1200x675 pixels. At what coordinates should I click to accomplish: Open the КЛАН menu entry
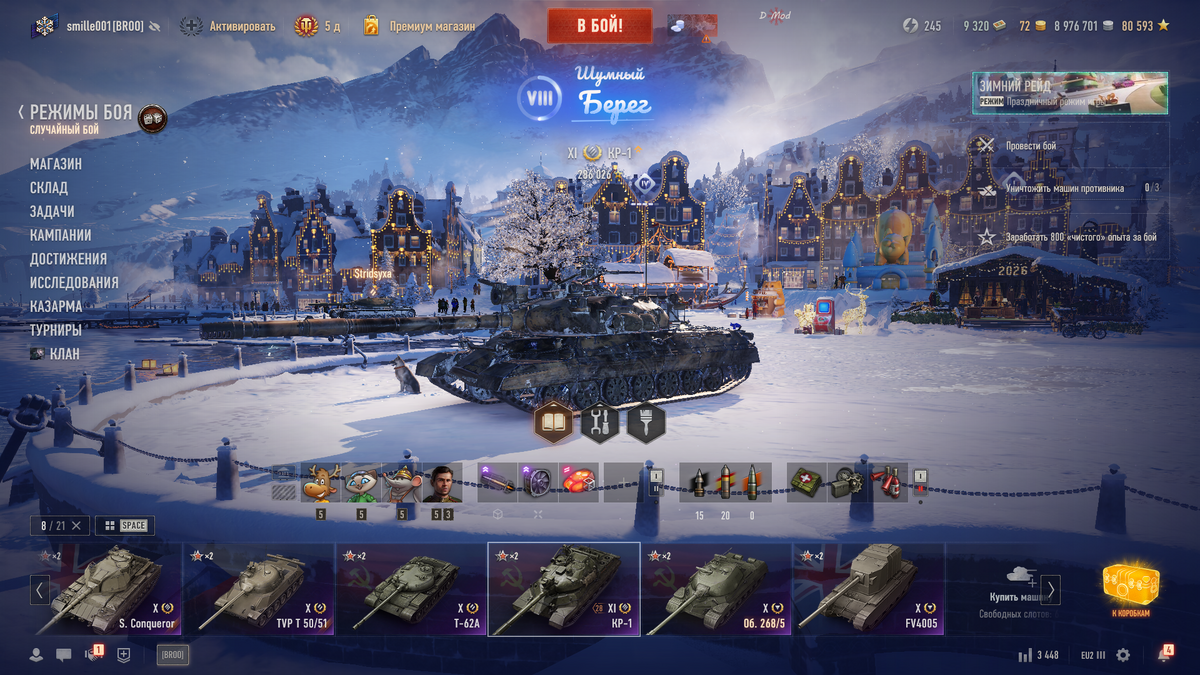64,354
